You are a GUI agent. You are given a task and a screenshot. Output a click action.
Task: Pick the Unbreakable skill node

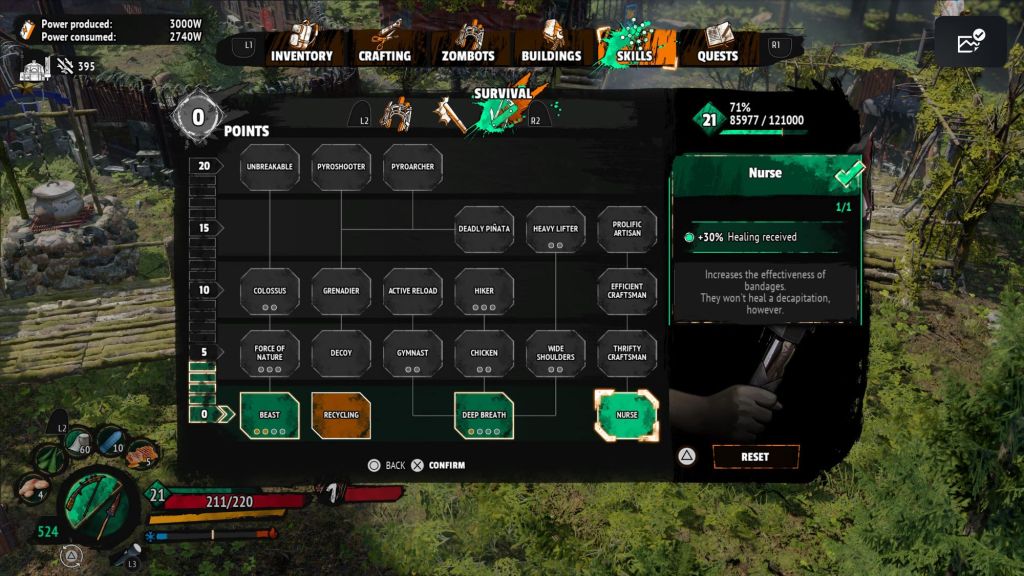(x=269, y=167)
